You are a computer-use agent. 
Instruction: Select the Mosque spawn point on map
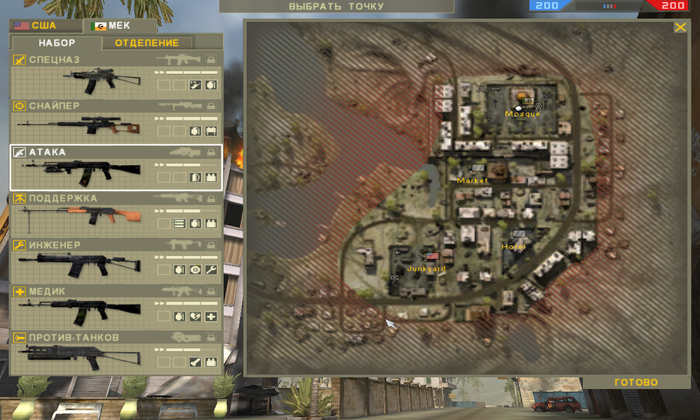coord(519,106)
